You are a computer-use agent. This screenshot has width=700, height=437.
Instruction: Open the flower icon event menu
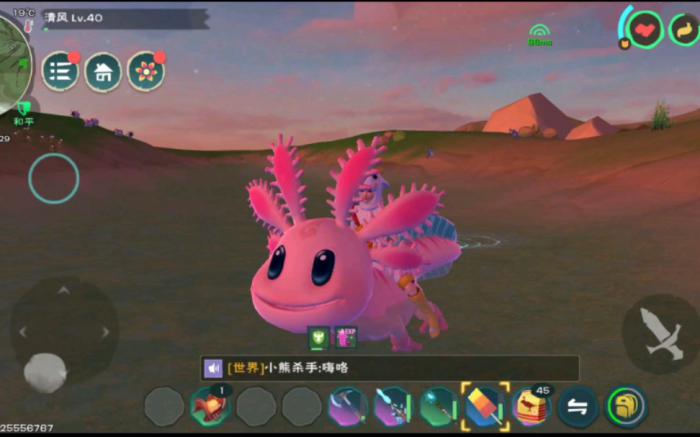click(x=146, y=72)
